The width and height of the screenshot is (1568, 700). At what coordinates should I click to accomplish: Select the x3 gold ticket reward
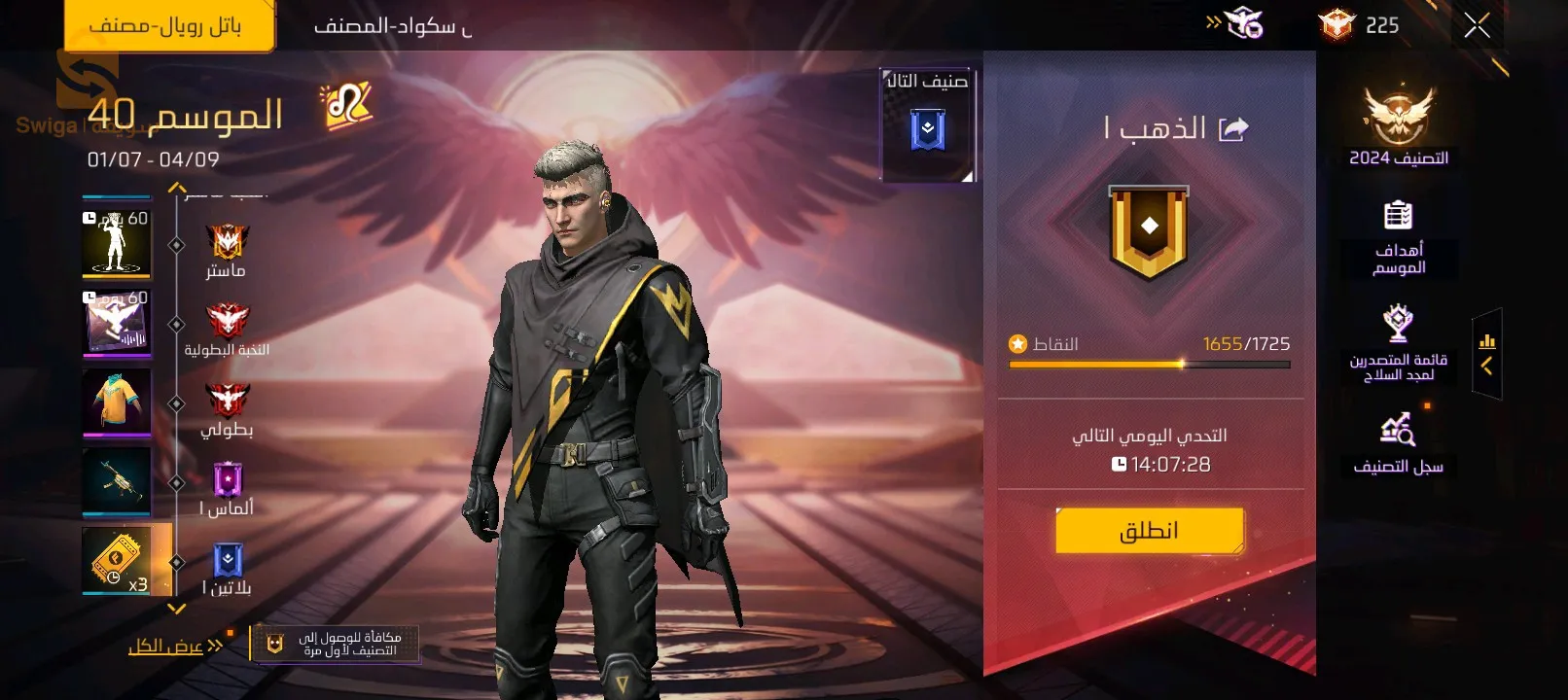pos(119,560)
